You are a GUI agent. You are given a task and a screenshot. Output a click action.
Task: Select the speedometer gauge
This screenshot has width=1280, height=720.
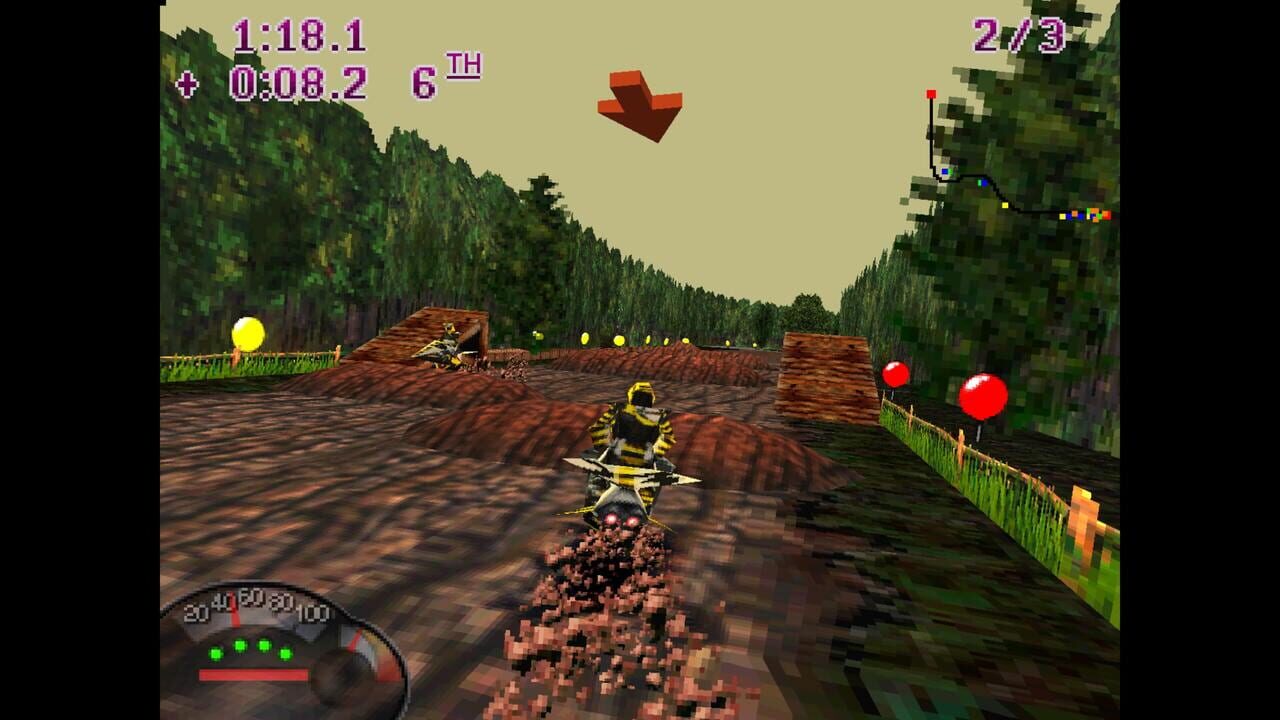pos(280,640)
